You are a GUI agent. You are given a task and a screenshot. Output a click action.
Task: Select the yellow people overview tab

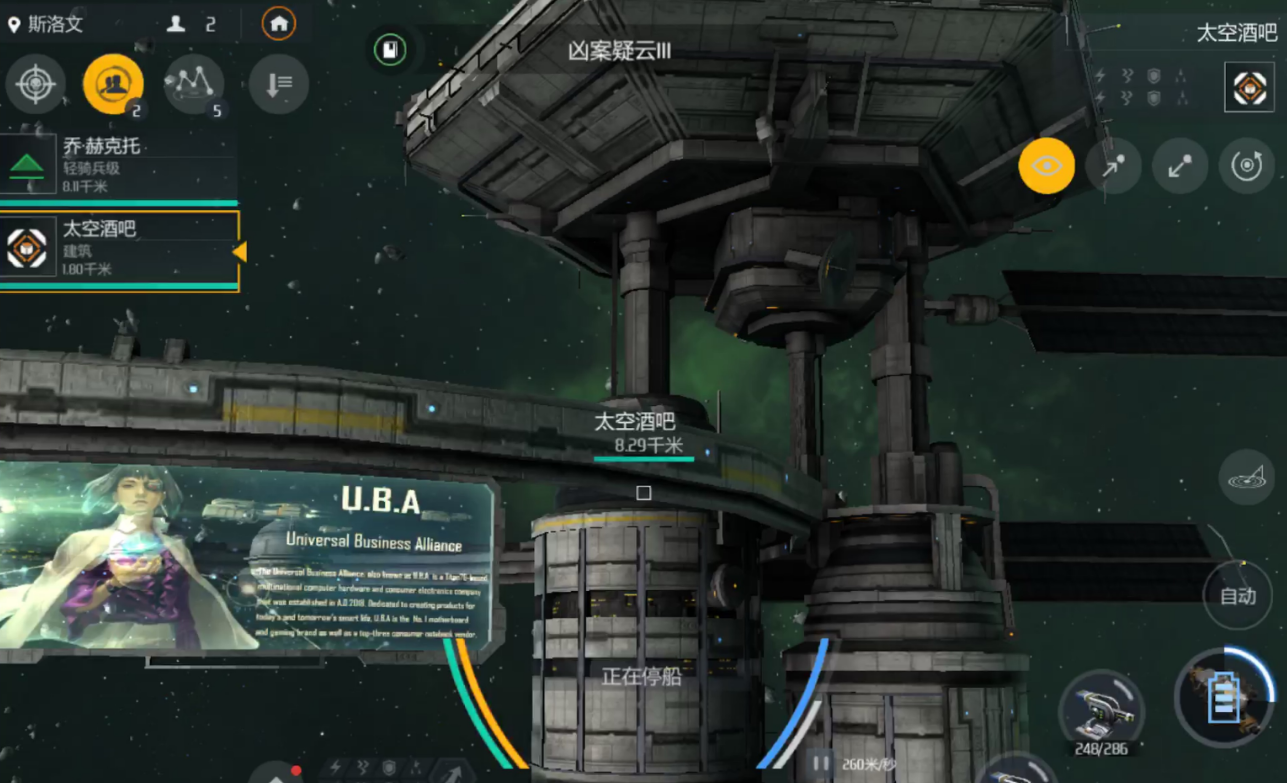point(113,84)
